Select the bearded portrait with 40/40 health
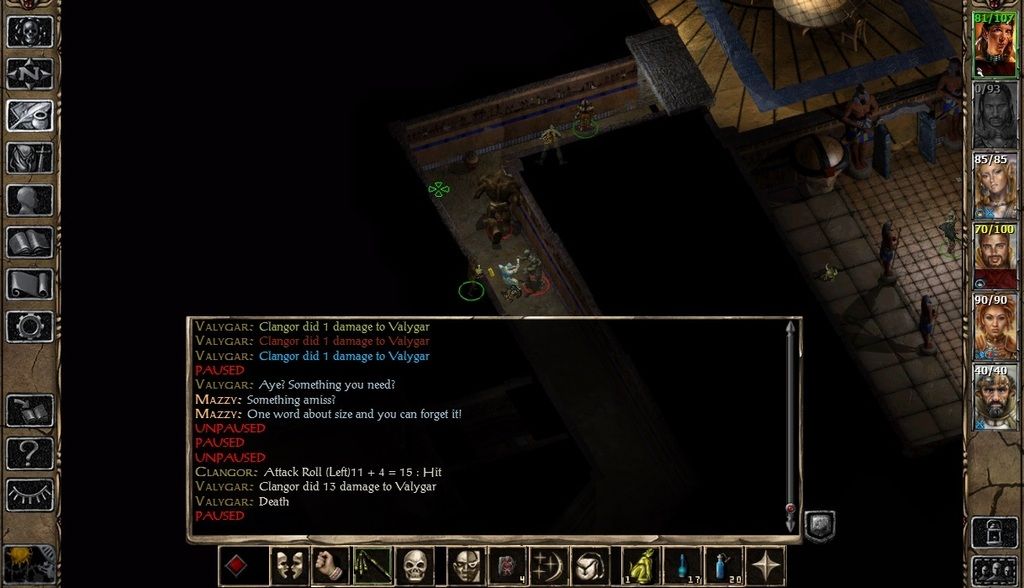 pyautogui.click(x=995, y=397)
